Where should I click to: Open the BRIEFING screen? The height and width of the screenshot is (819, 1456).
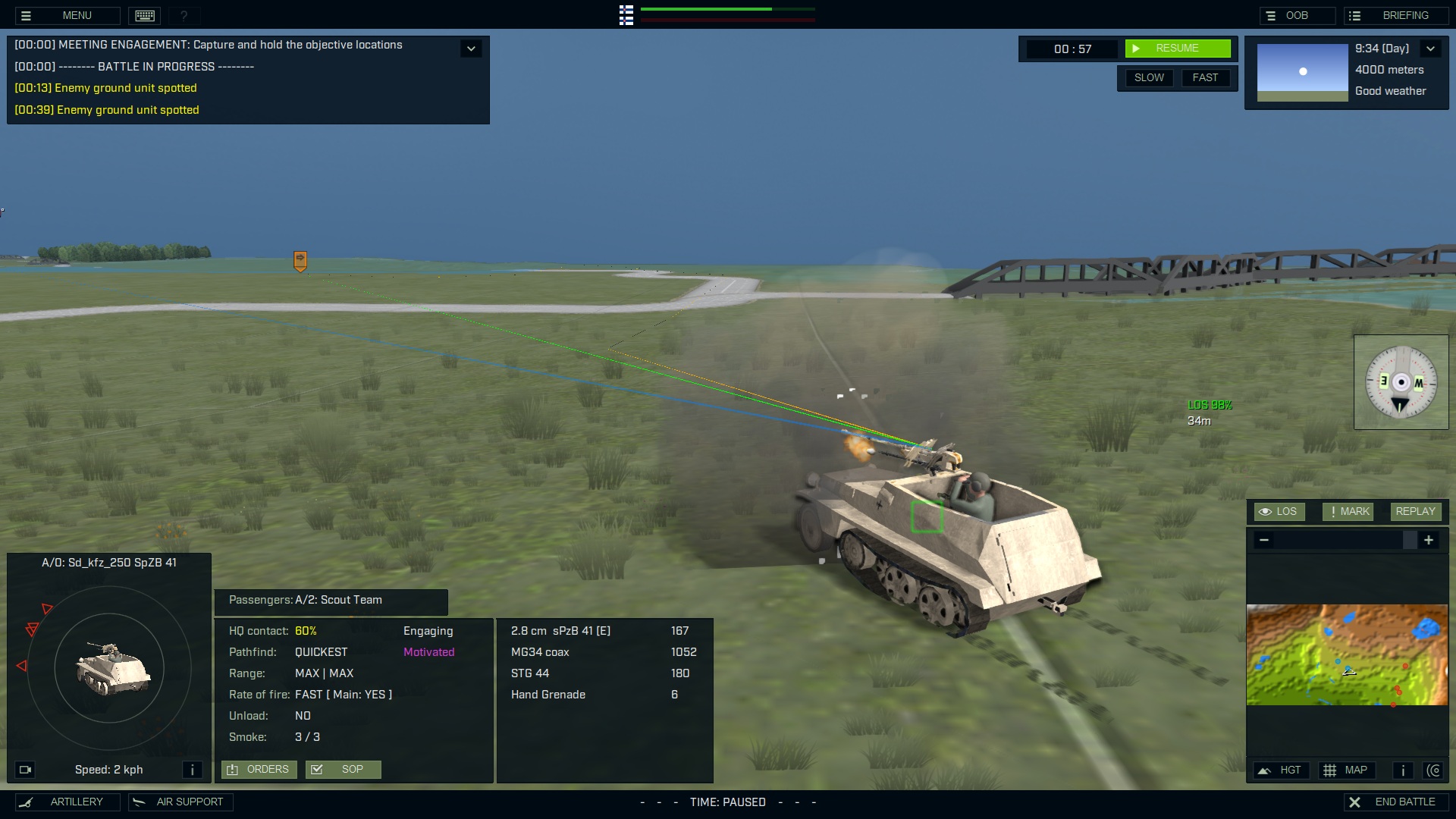(1395, 14)
